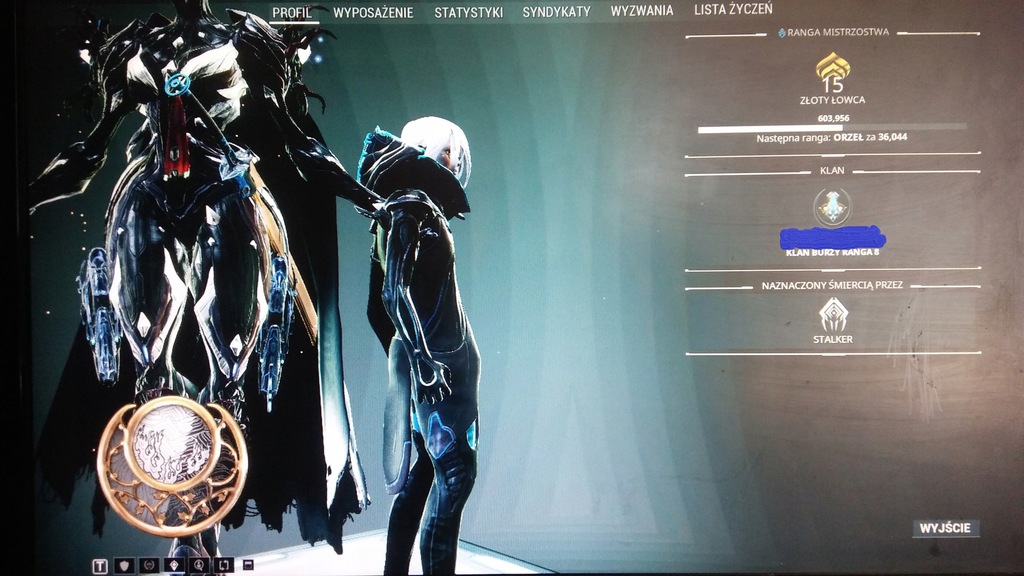The image size is (1024, 576).
Task: Click the Wyjście exit button
Action: tap(945, 528)
